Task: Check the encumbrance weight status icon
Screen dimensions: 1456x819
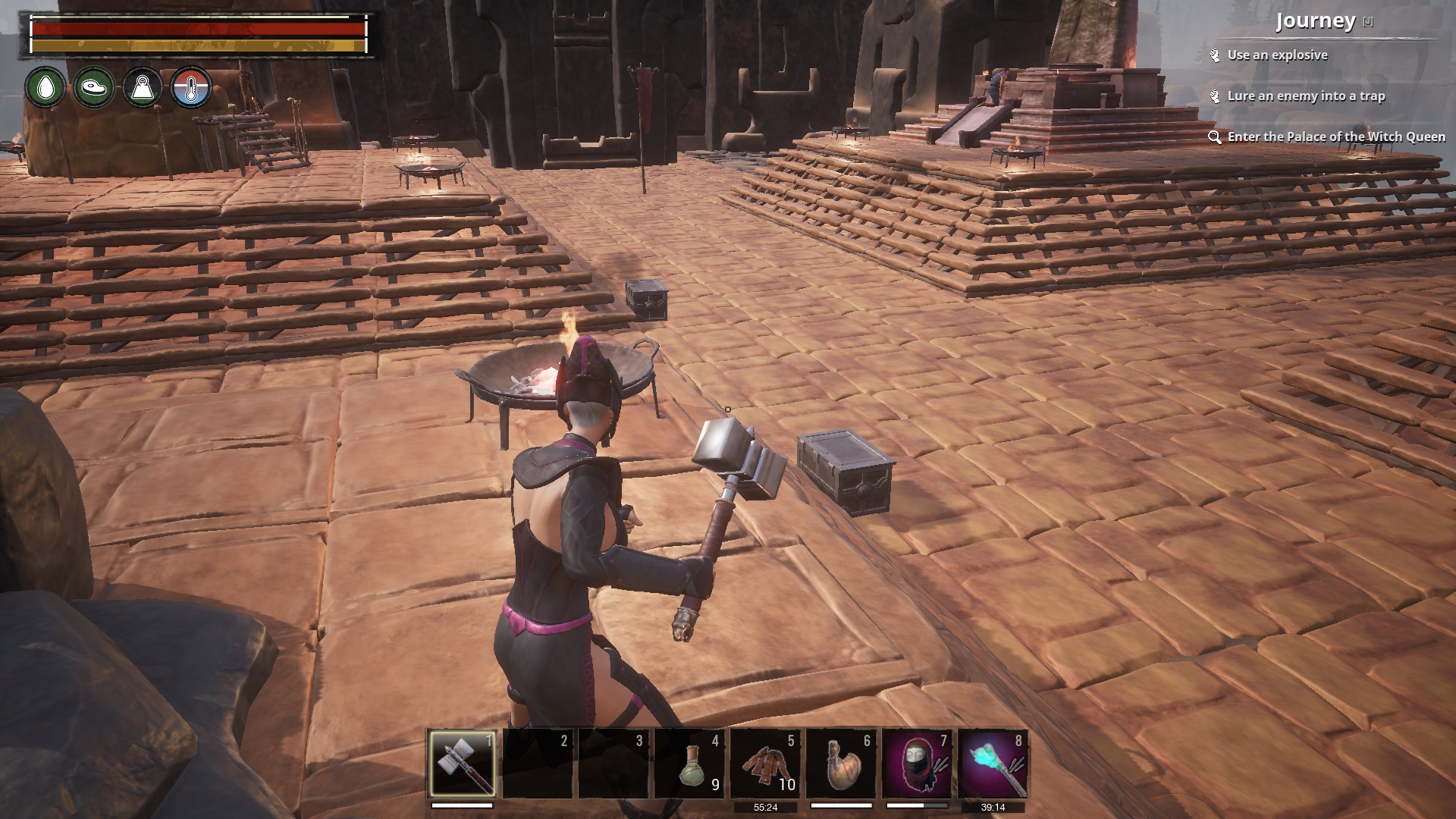Action: point(143,87)
